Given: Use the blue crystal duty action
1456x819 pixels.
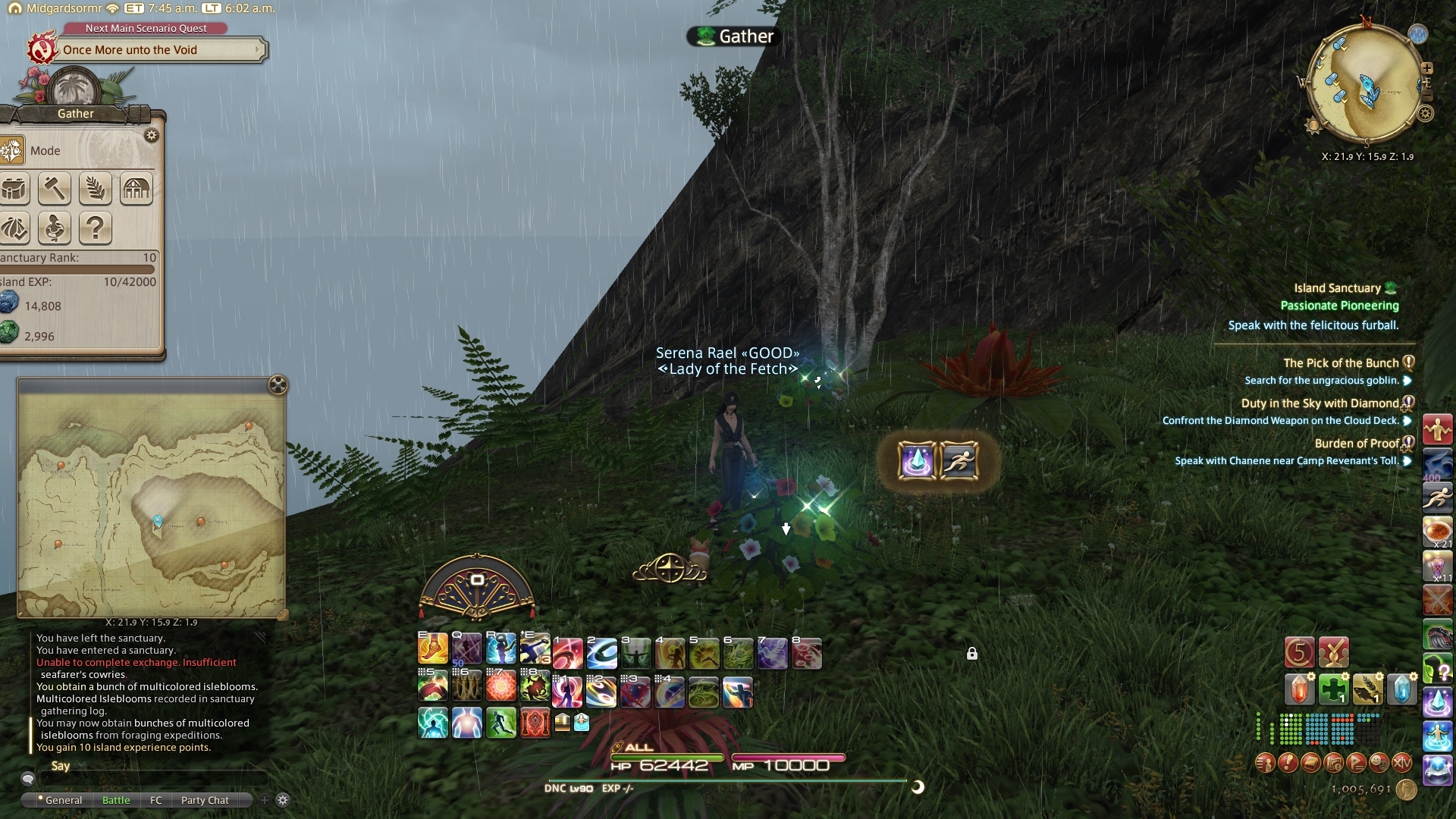Looking at the screenshot, I should pos(916,460).
